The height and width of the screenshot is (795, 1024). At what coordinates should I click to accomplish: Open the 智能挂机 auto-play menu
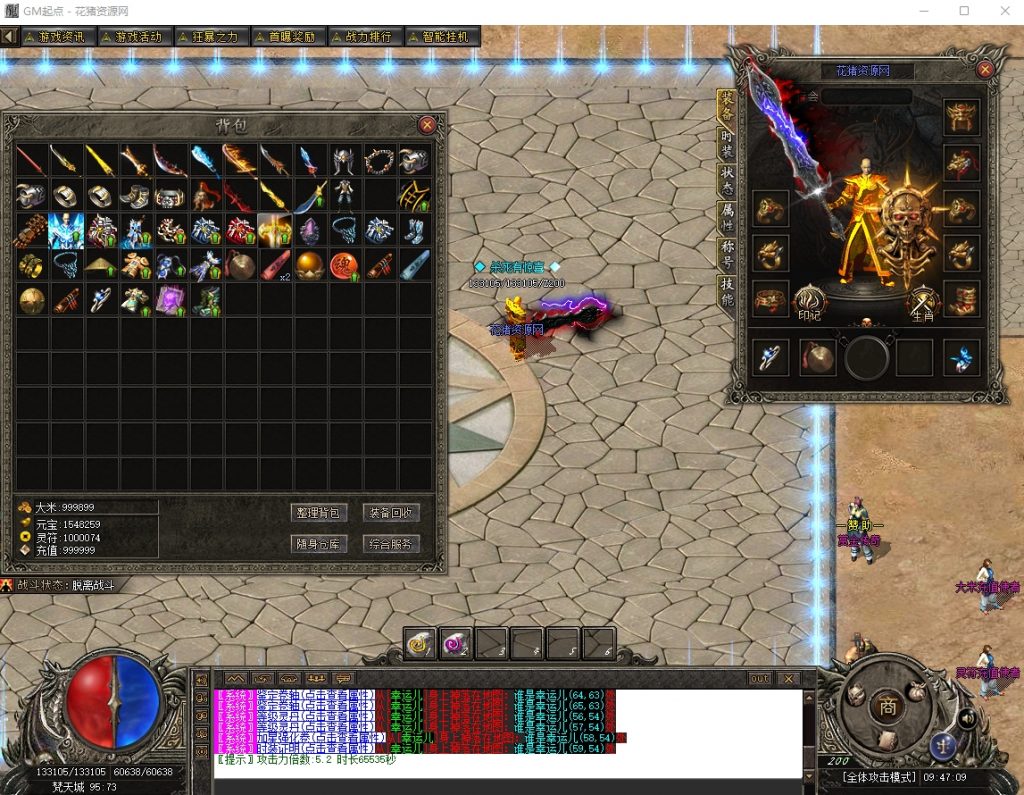(442, 36)
